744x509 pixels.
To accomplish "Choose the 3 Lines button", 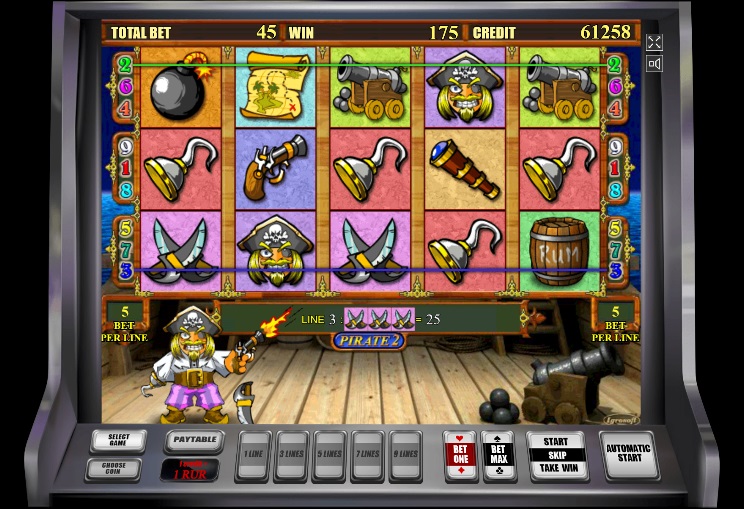I will pyautogui.click(x=290, y=456).
